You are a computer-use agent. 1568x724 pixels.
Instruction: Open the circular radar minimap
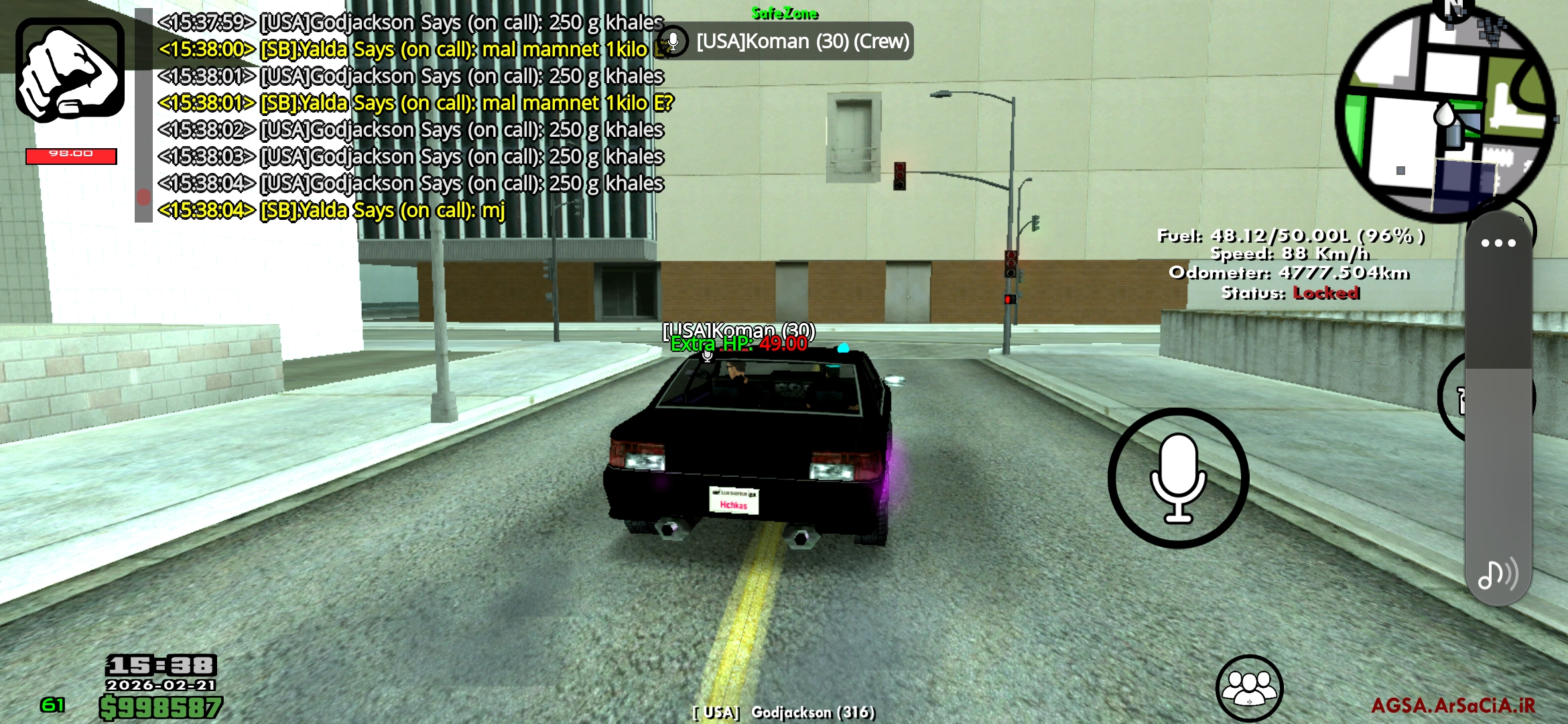tap(1445, 114)
